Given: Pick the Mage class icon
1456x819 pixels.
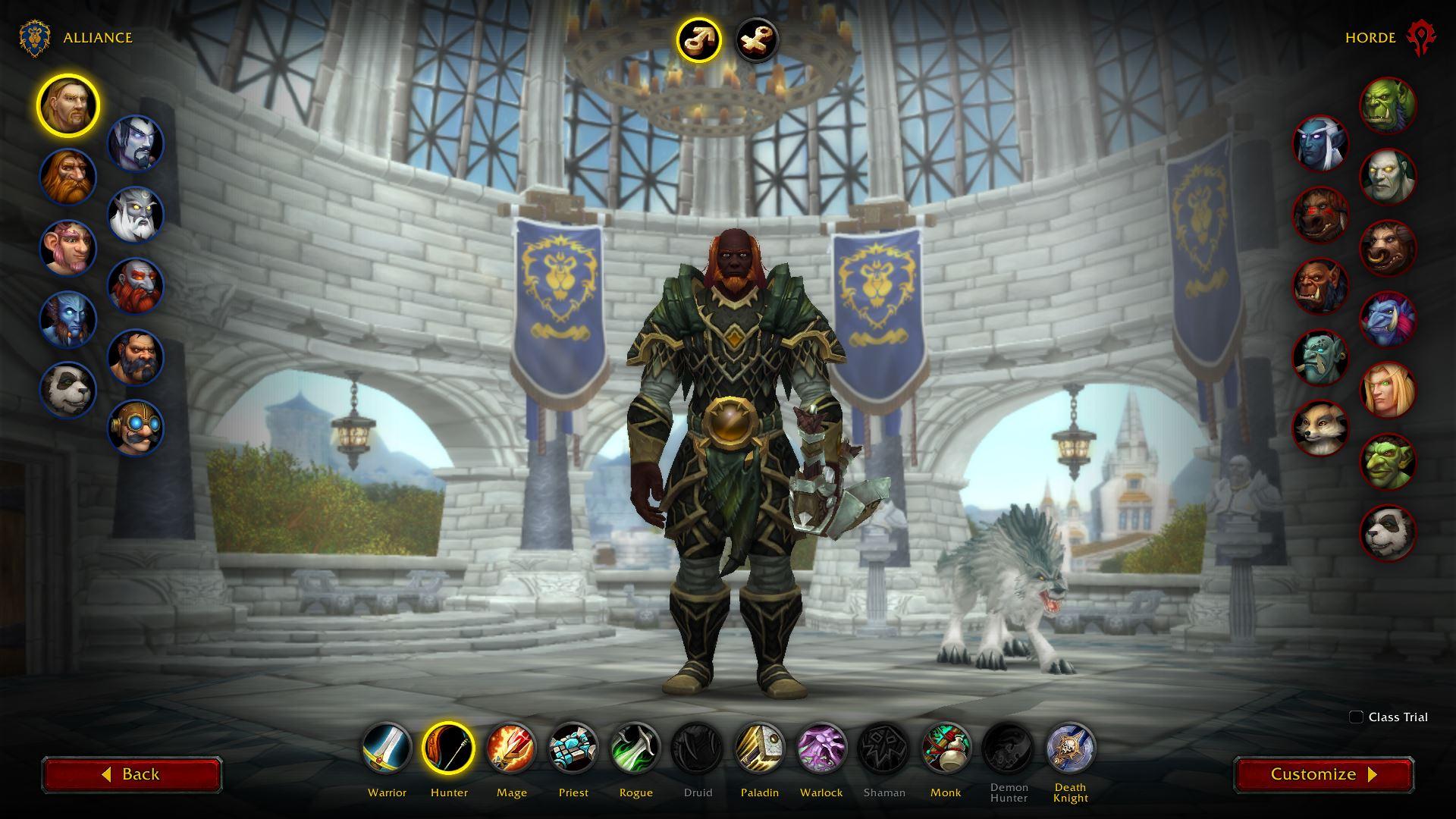Looking at the screenshot, I should (x=511, y=748).
